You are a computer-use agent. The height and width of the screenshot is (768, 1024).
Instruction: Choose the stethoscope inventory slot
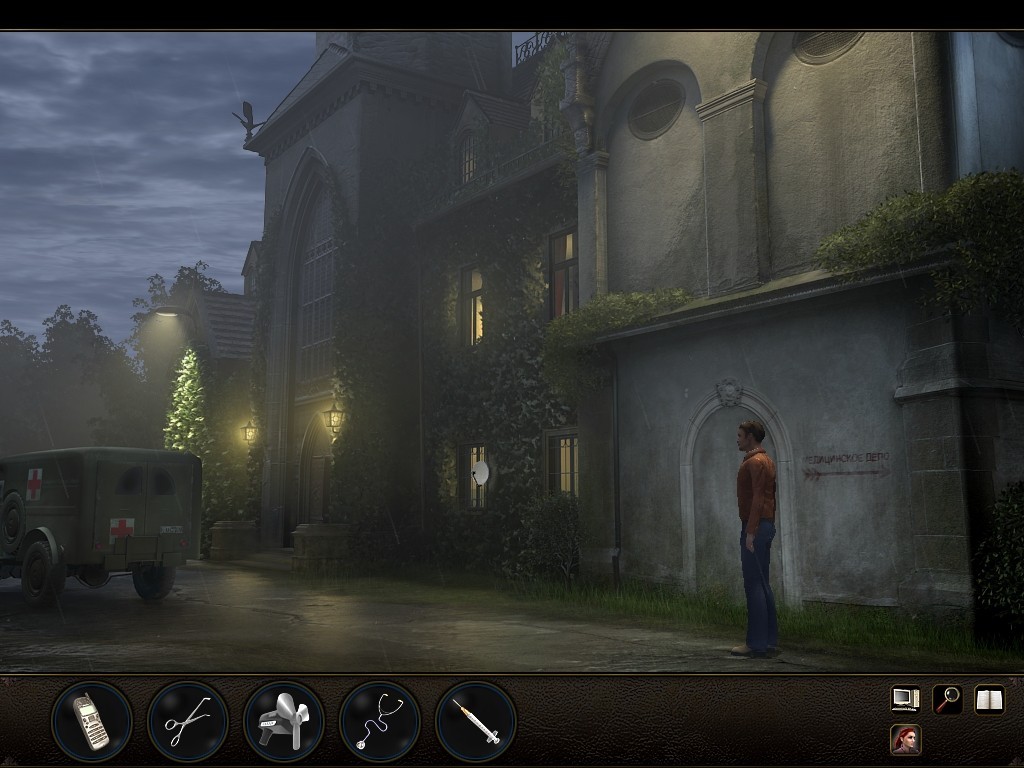[x=379, y=721]
